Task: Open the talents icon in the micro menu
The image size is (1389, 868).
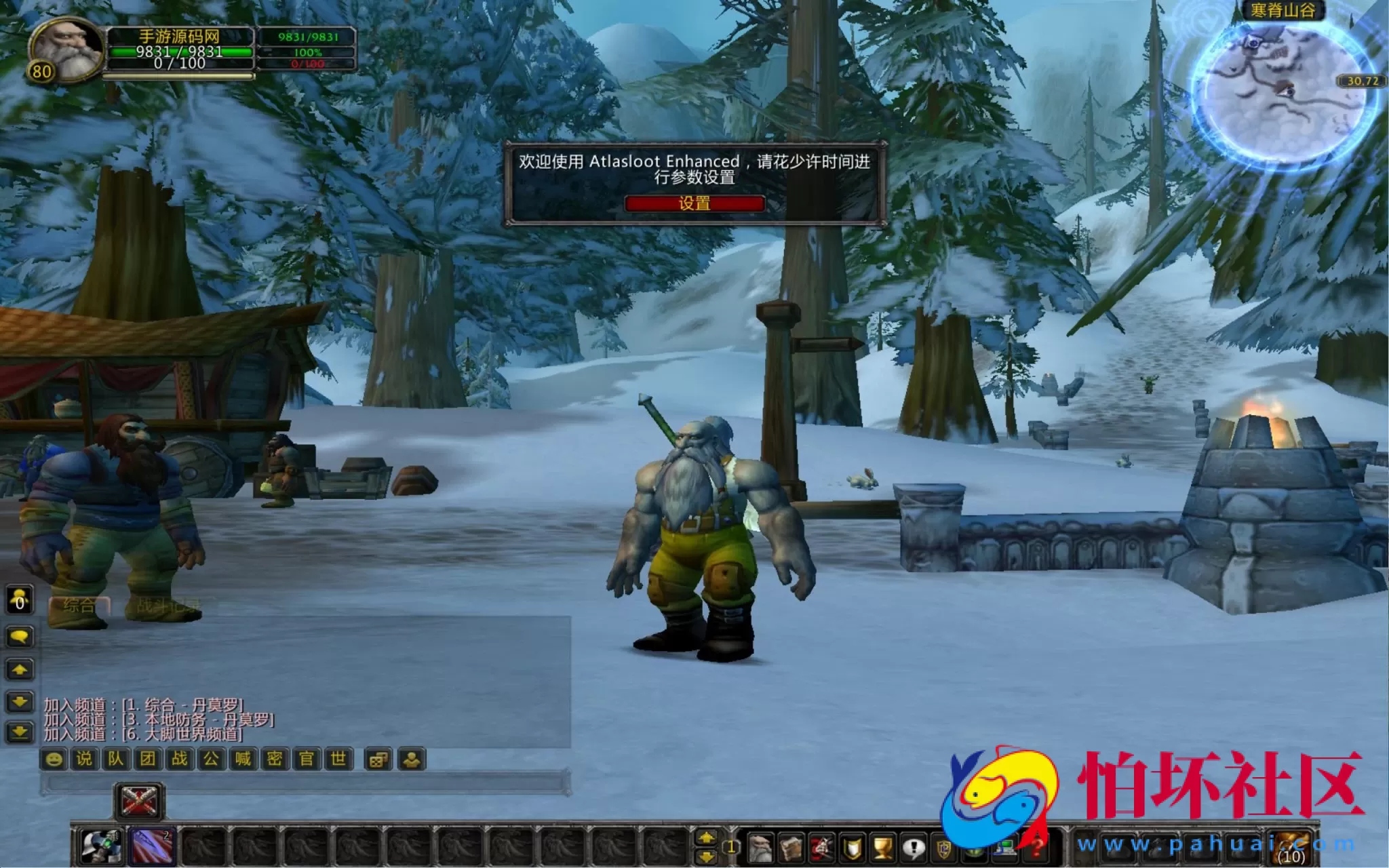Action: click(x=821, y=848)
